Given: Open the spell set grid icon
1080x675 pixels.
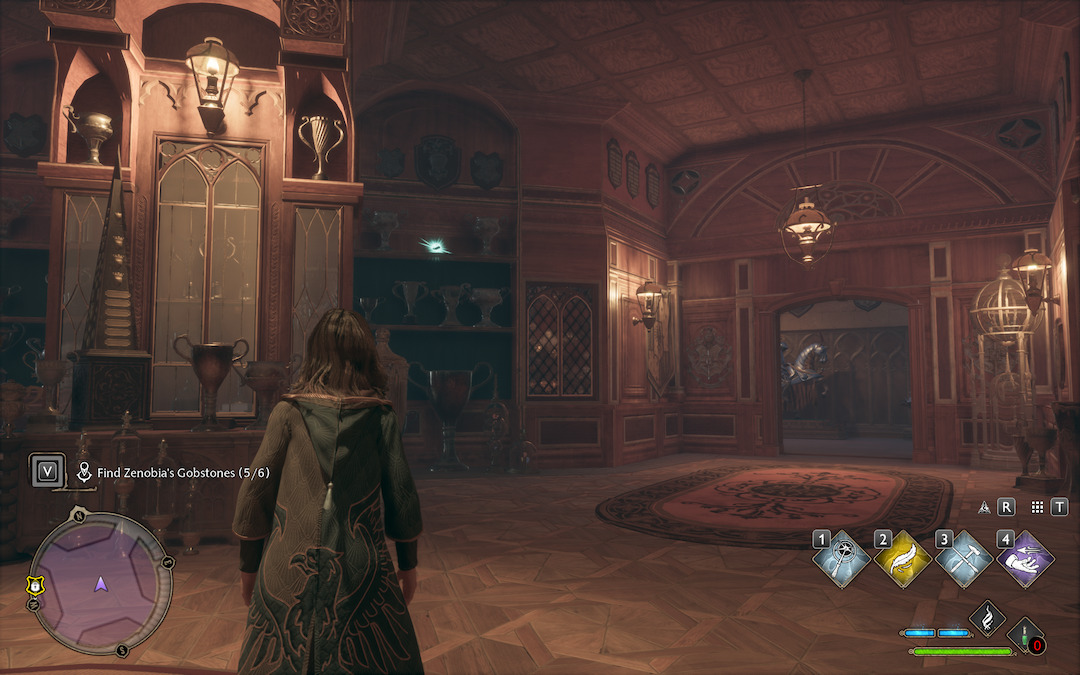Looking at the screenshot, I should pos(1037,507).
